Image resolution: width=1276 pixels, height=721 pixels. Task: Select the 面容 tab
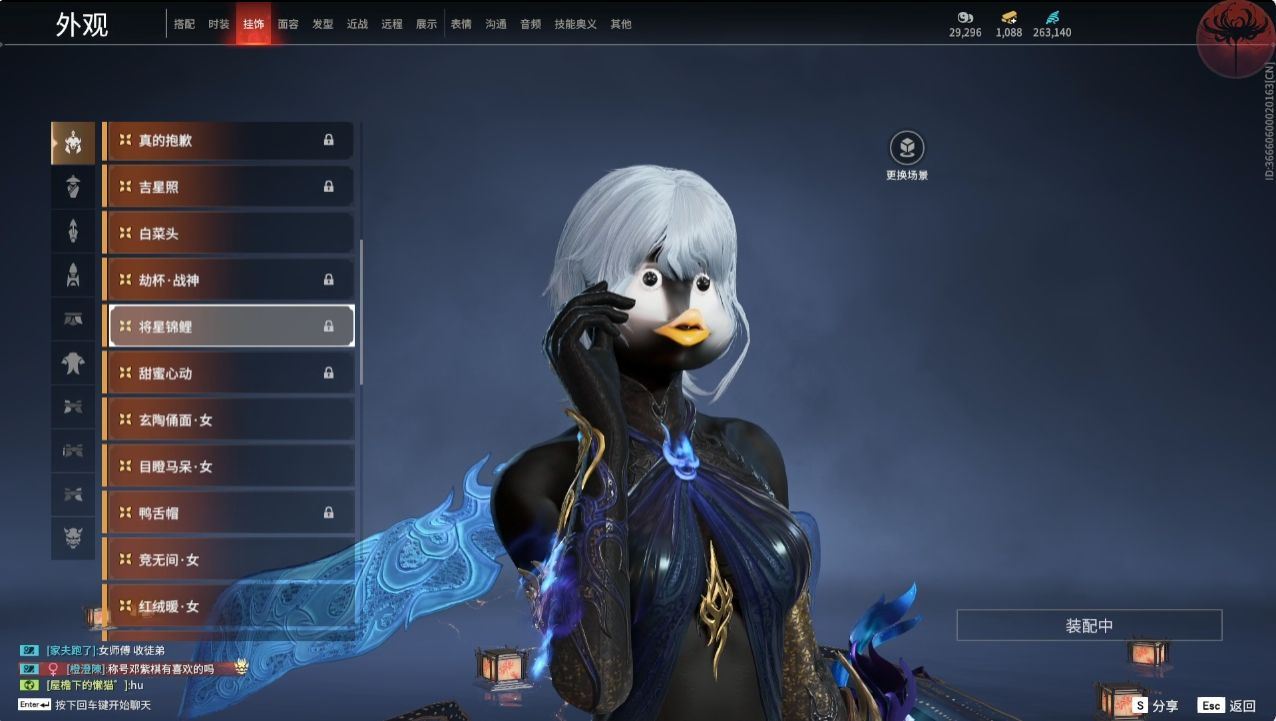point(288,24)
